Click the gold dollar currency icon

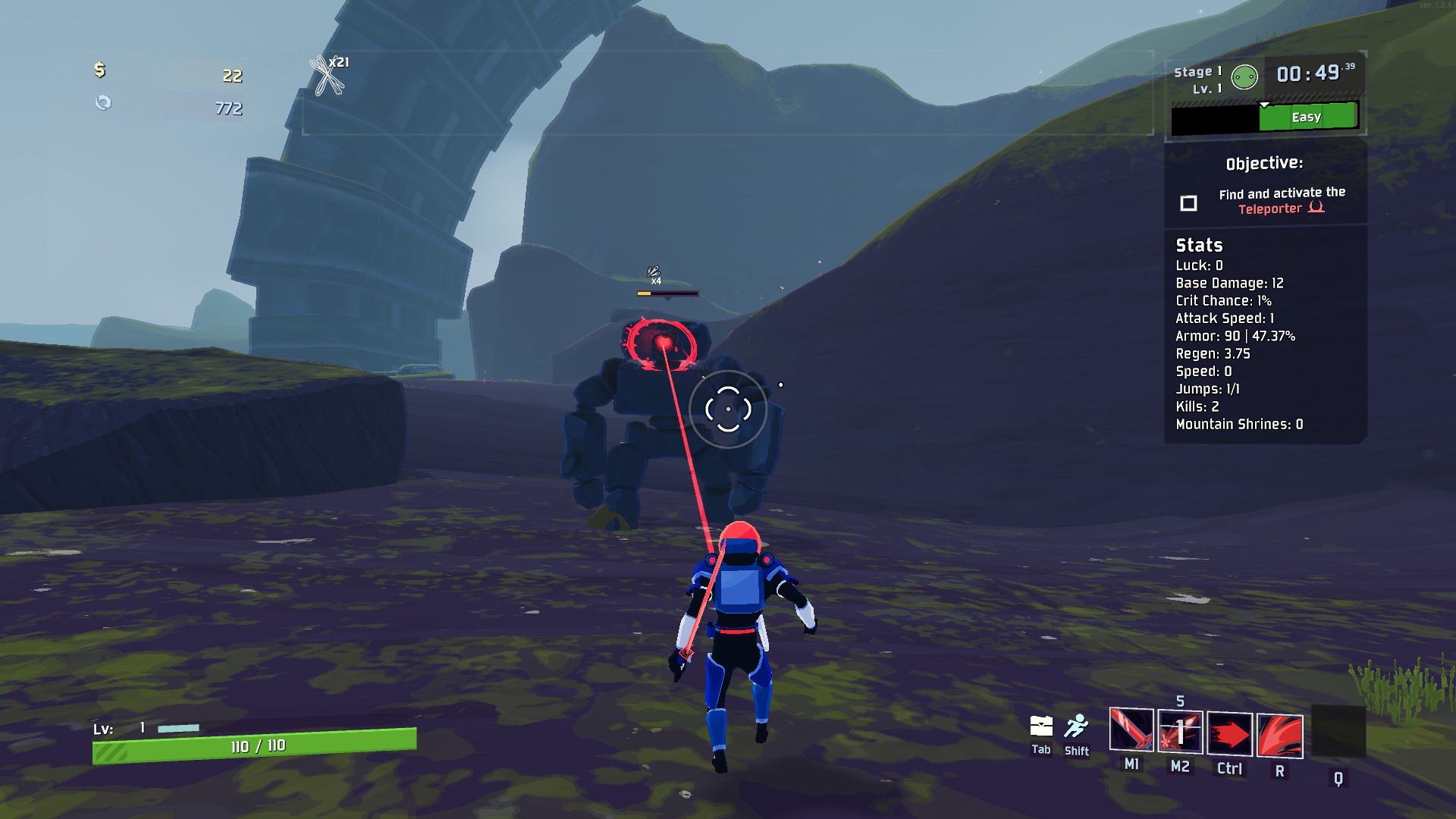tap(99, 71)
